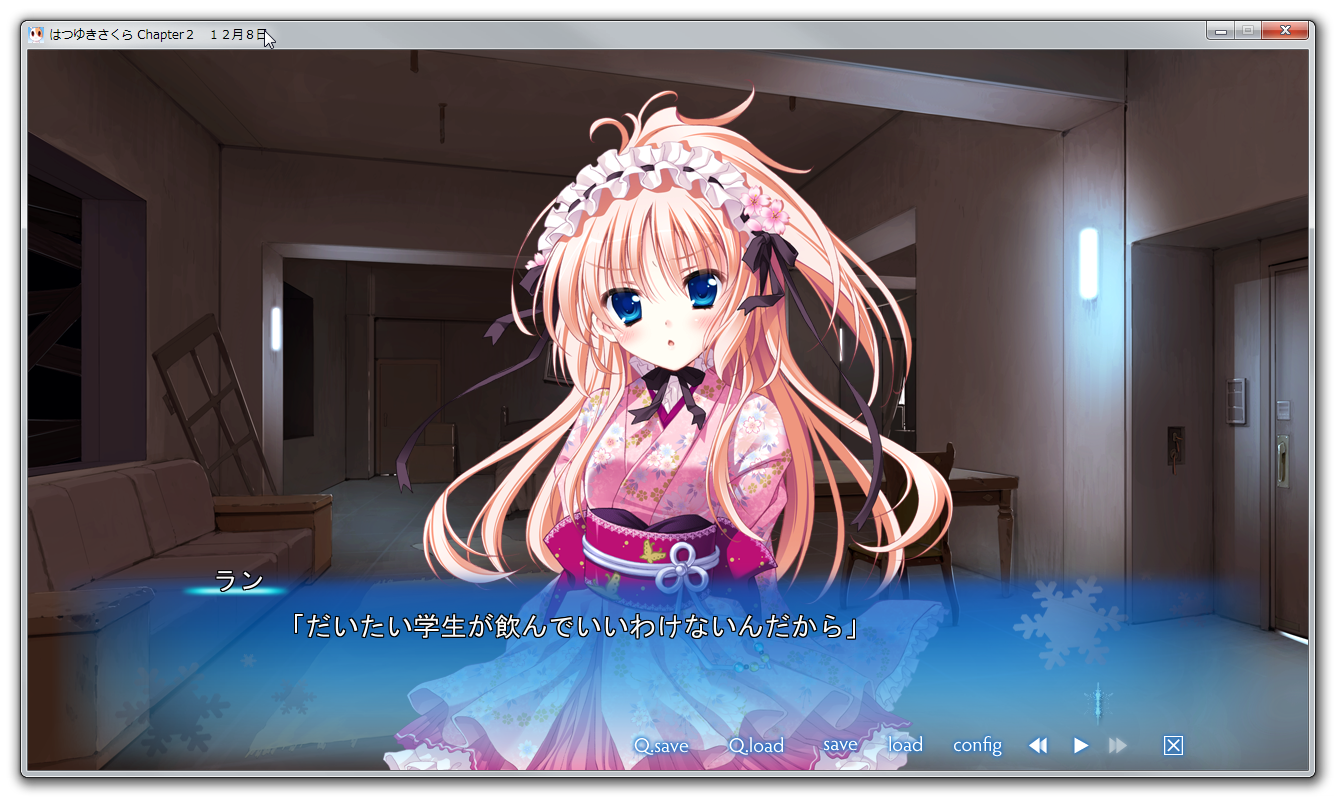Click the cat mascot icon in the title bar
Screen dimensions: 1336x798
(34, 31)
